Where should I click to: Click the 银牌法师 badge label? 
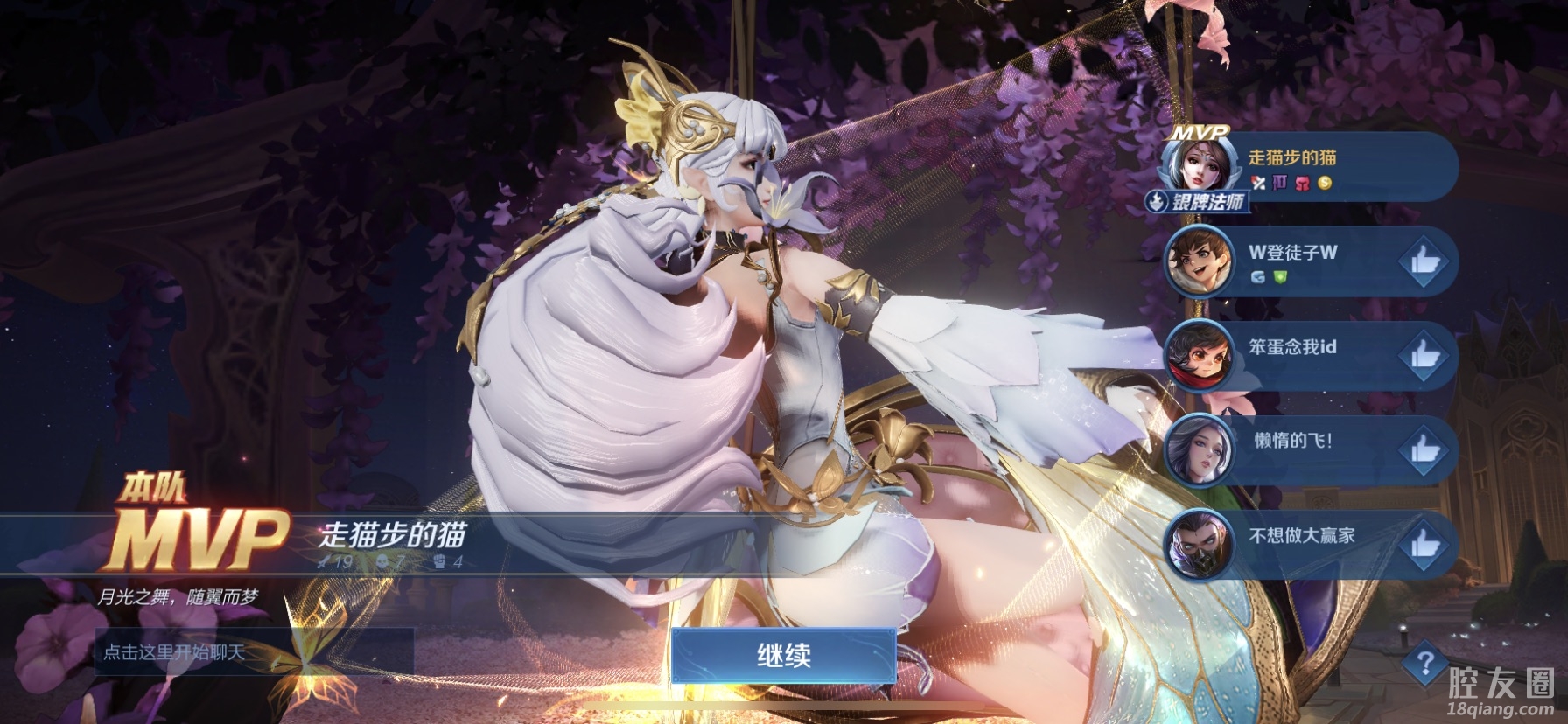(1199, 203)
